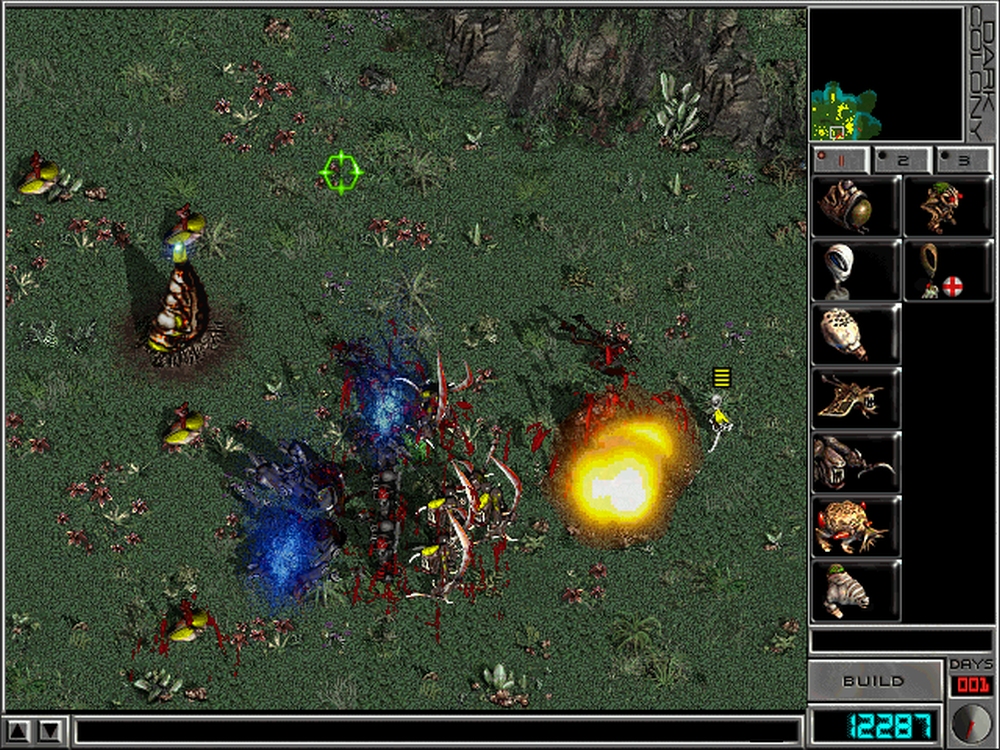Switch to build tab 1

point(838,159)
